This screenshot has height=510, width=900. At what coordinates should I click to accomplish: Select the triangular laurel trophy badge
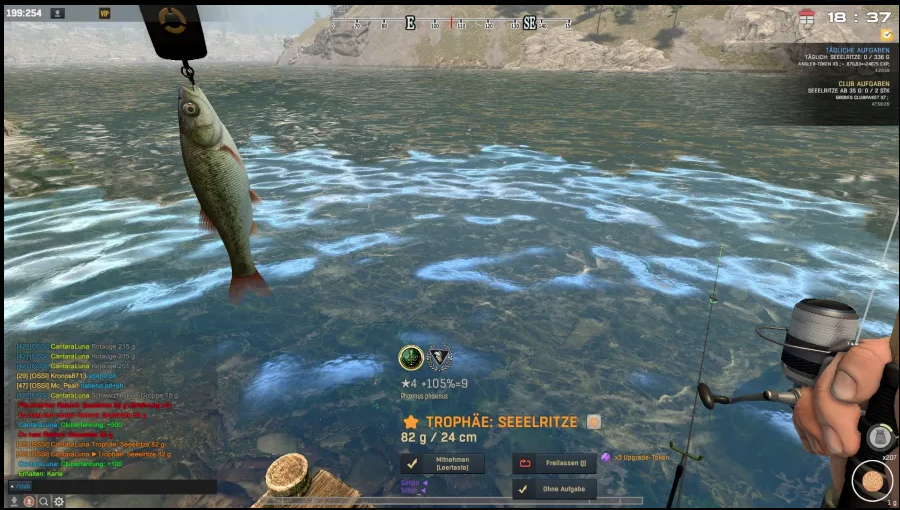click(439, 357)
